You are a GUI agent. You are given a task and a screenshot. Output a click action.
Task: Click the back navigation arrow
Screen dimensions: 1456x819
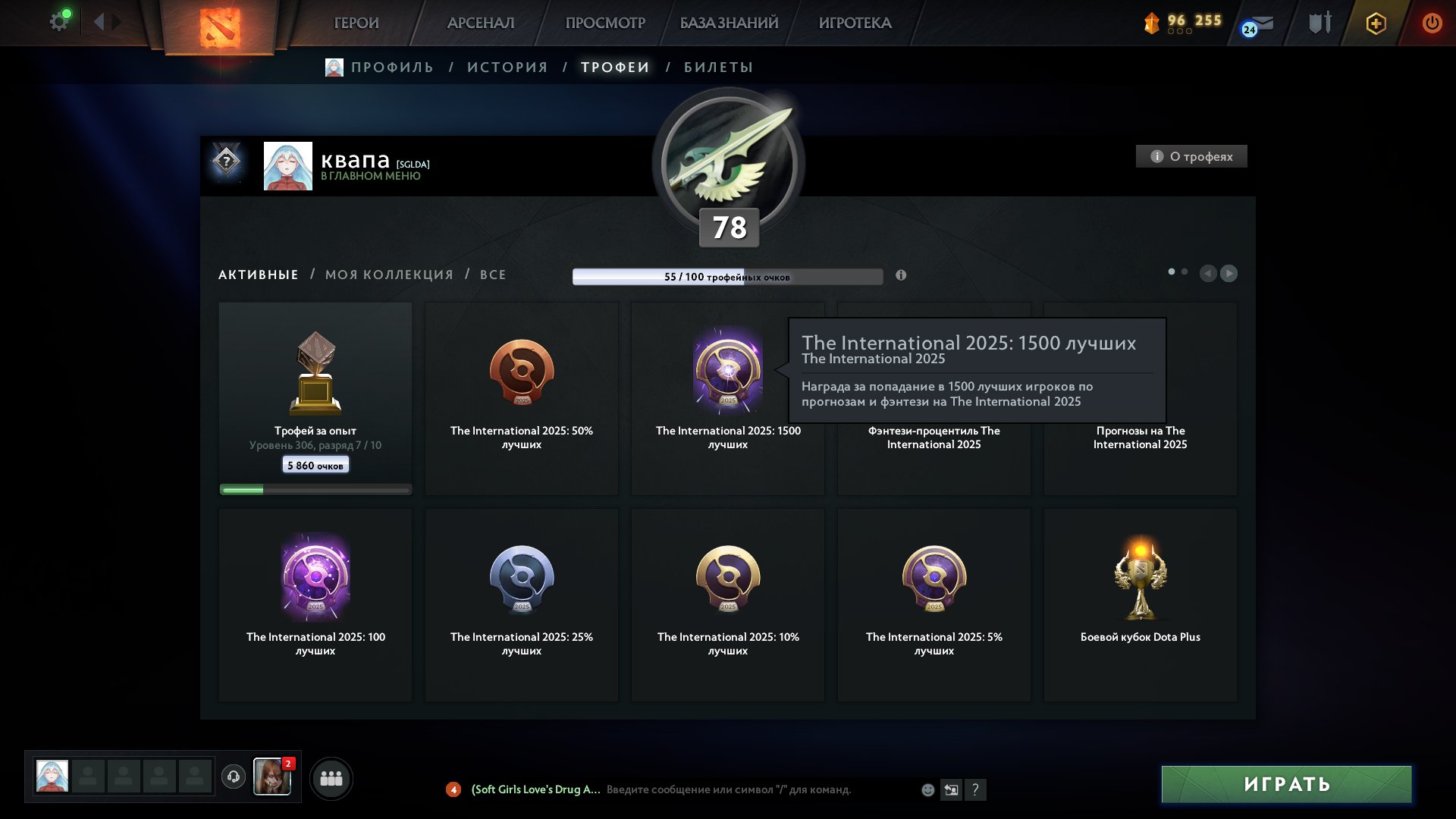pos(99,20)
